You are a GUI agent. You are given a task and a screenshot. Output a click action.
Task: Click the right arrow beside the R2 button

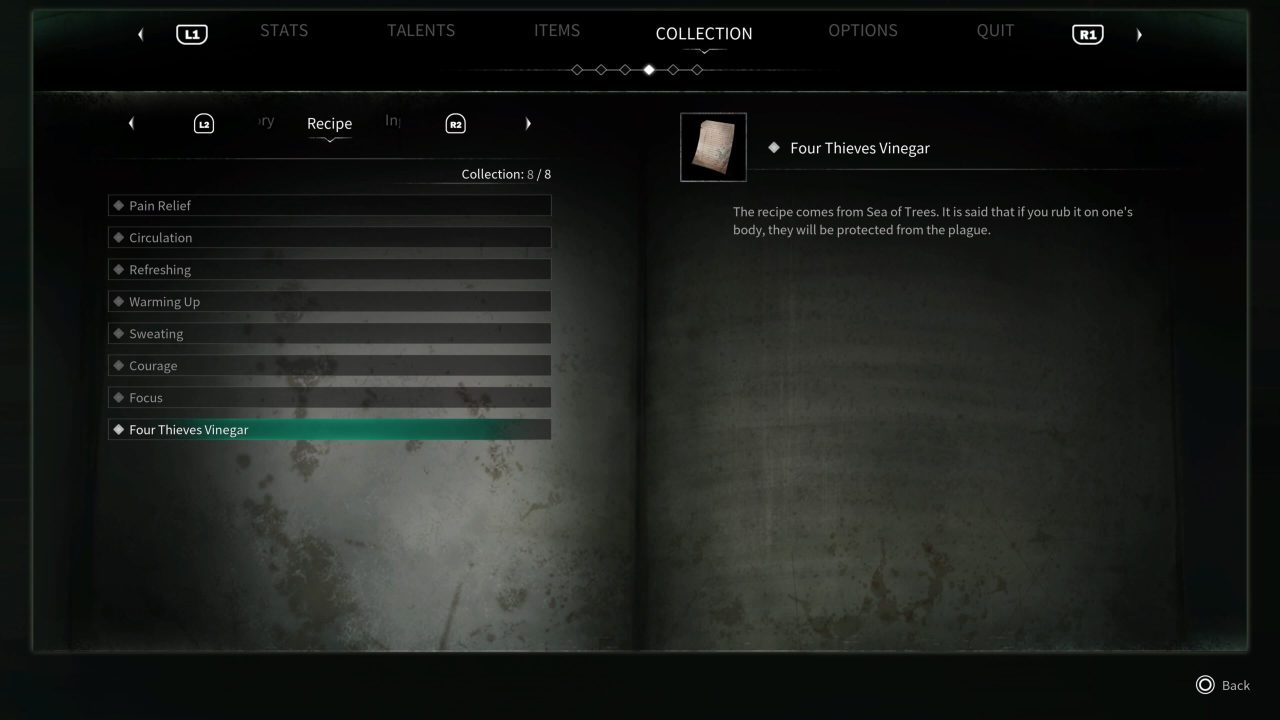click(x=528, y=123)
